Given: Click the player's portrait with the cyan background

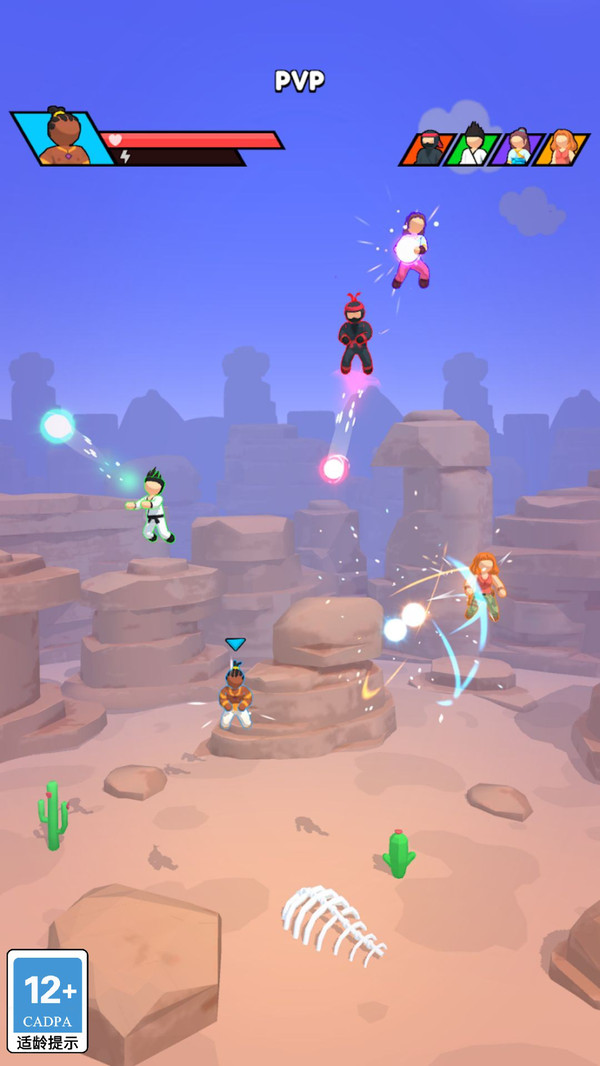Looking at the screenshot, I should (66, 138).
